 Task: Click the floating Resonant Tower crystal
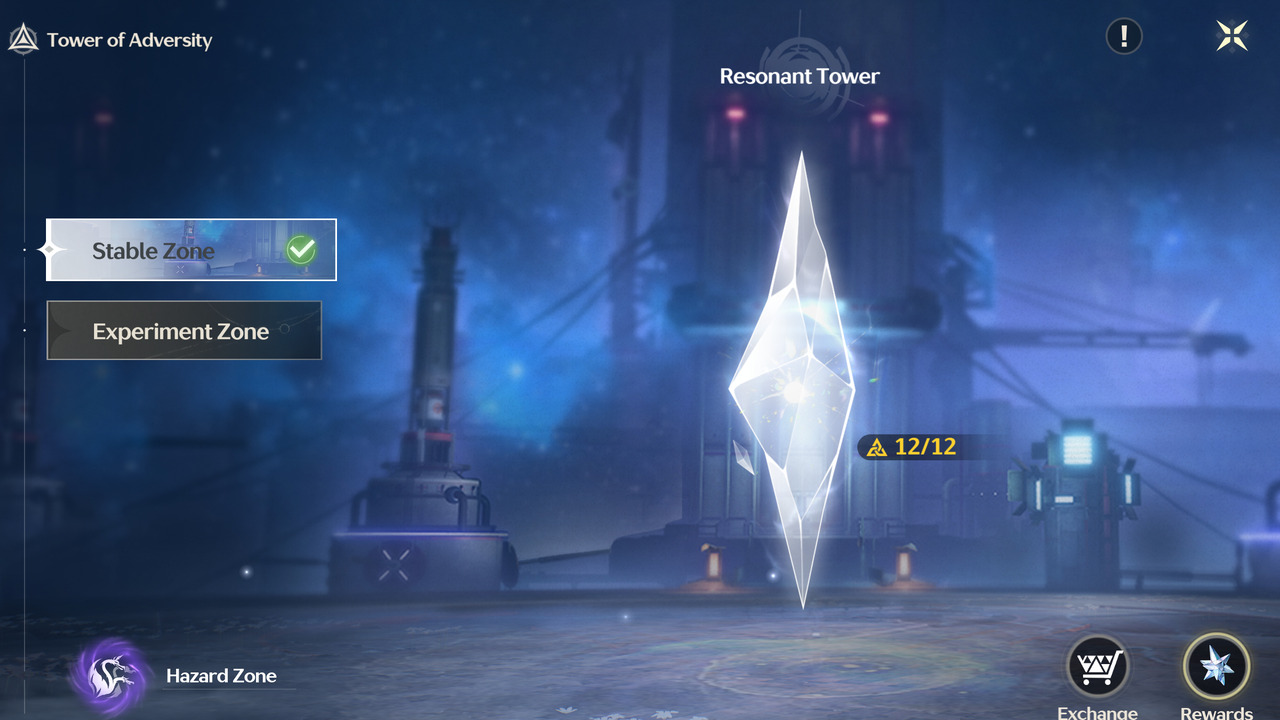click(x=800, y=380)
